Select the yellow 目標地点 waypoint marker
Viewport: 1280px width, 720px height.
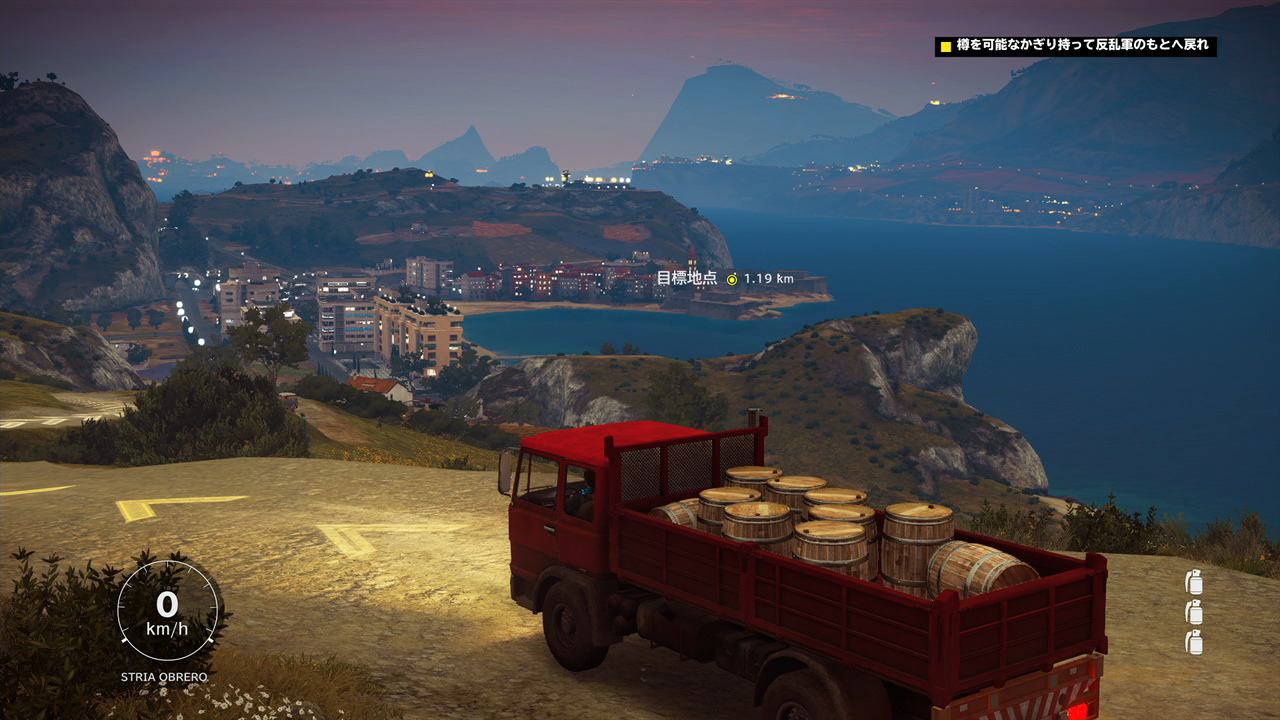[x=732, y=279]
